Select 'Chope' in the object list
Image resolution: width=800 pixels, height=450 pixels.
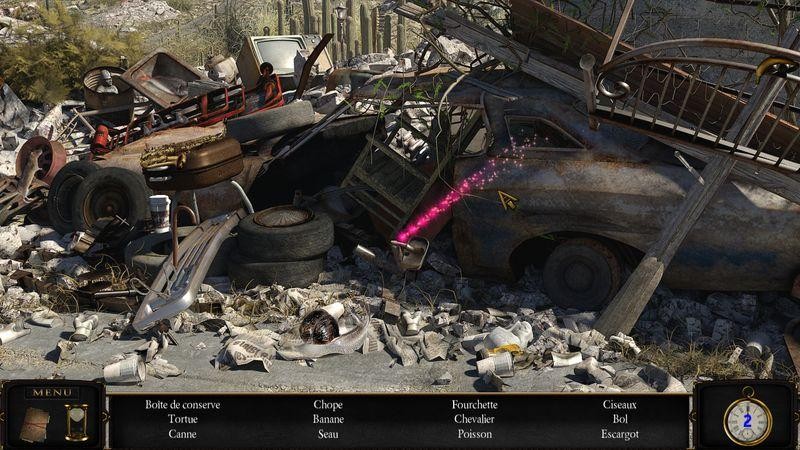pyautogui.click(x=328, y=405)
